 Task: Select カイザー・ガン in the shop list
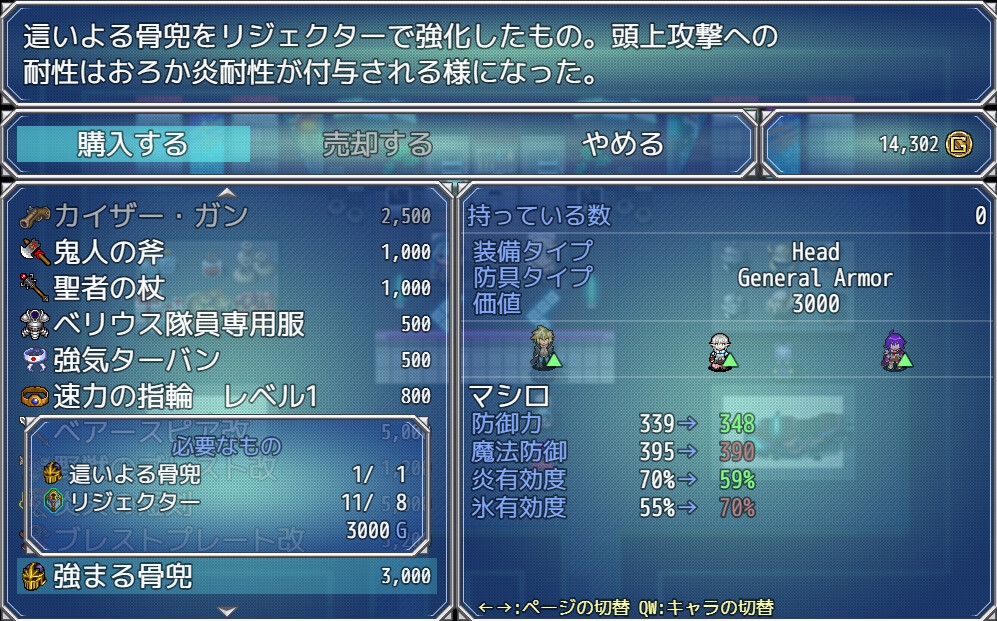tap(226, 216)
